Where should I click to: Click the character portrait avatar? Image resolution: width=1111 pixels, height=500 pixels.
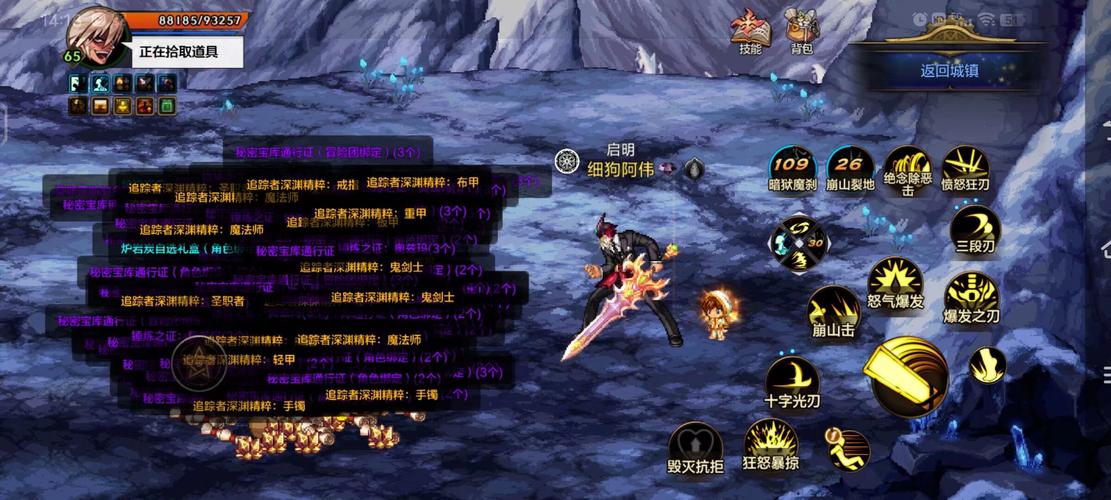(97, 35)
